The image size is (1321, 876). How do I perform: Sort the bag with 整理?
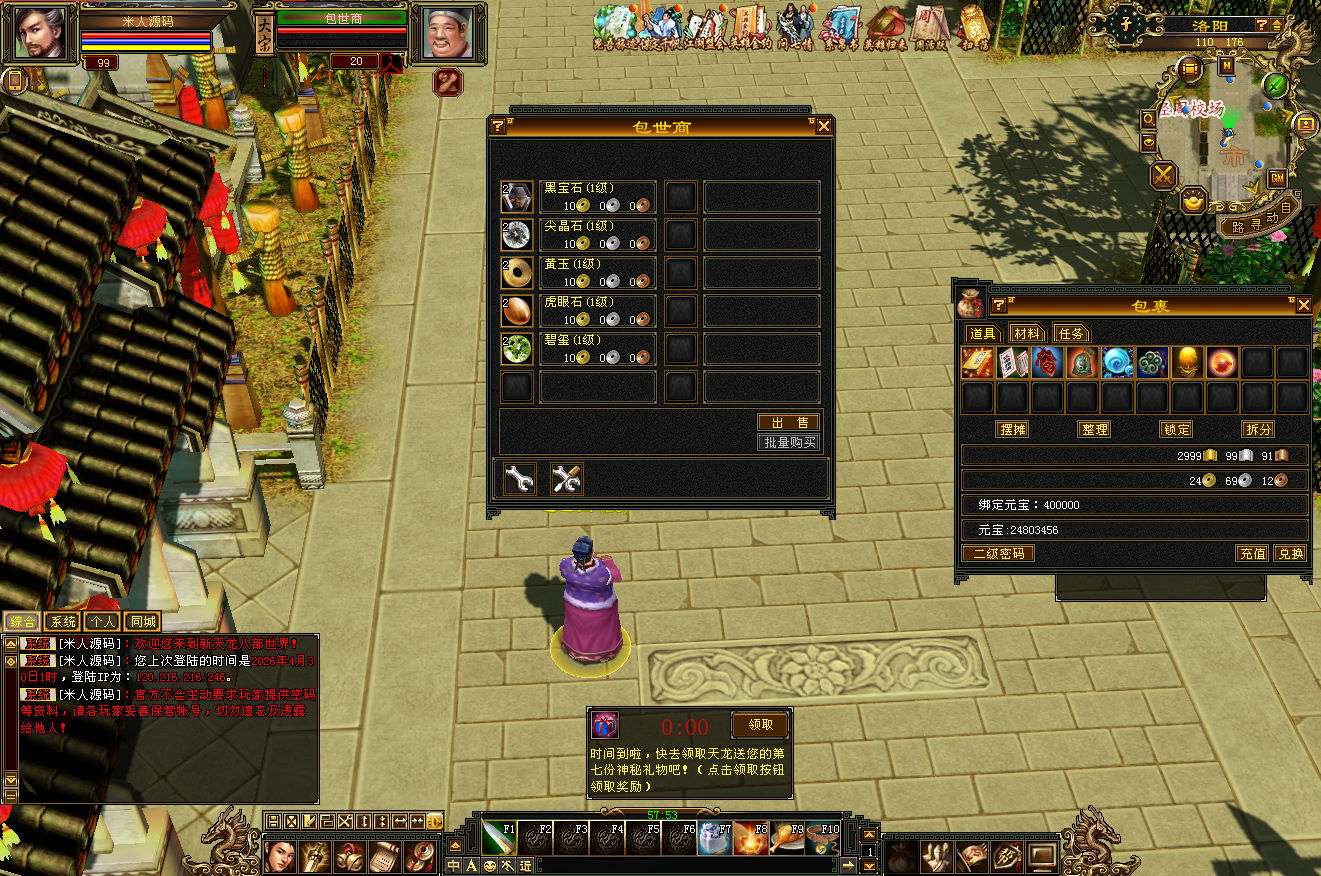tap(1095, 429)
